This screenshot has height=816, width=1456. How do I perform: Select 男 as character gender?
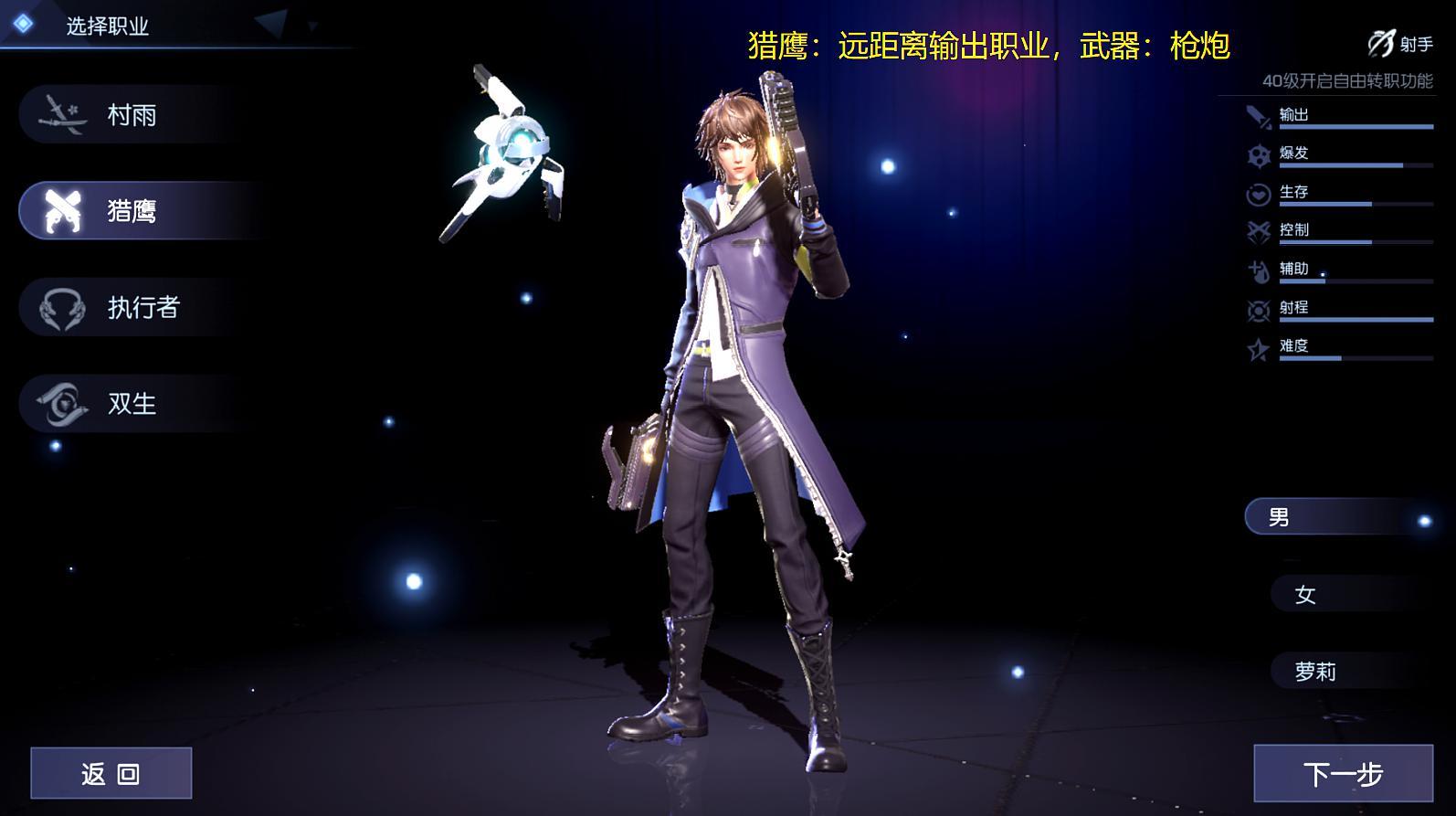[x=1337, y=516]
